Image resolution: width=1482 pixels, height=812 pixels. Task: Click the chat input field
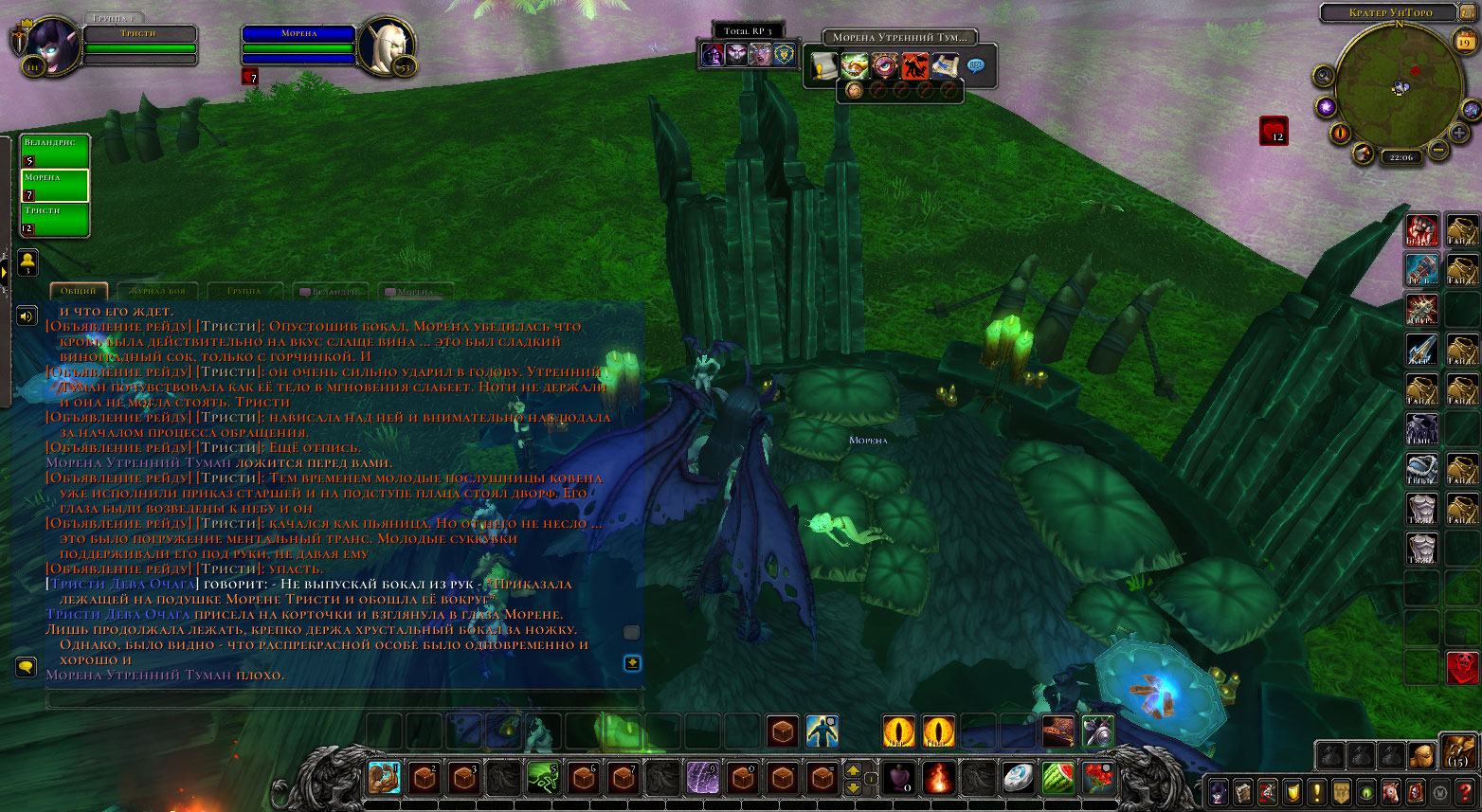343,700
